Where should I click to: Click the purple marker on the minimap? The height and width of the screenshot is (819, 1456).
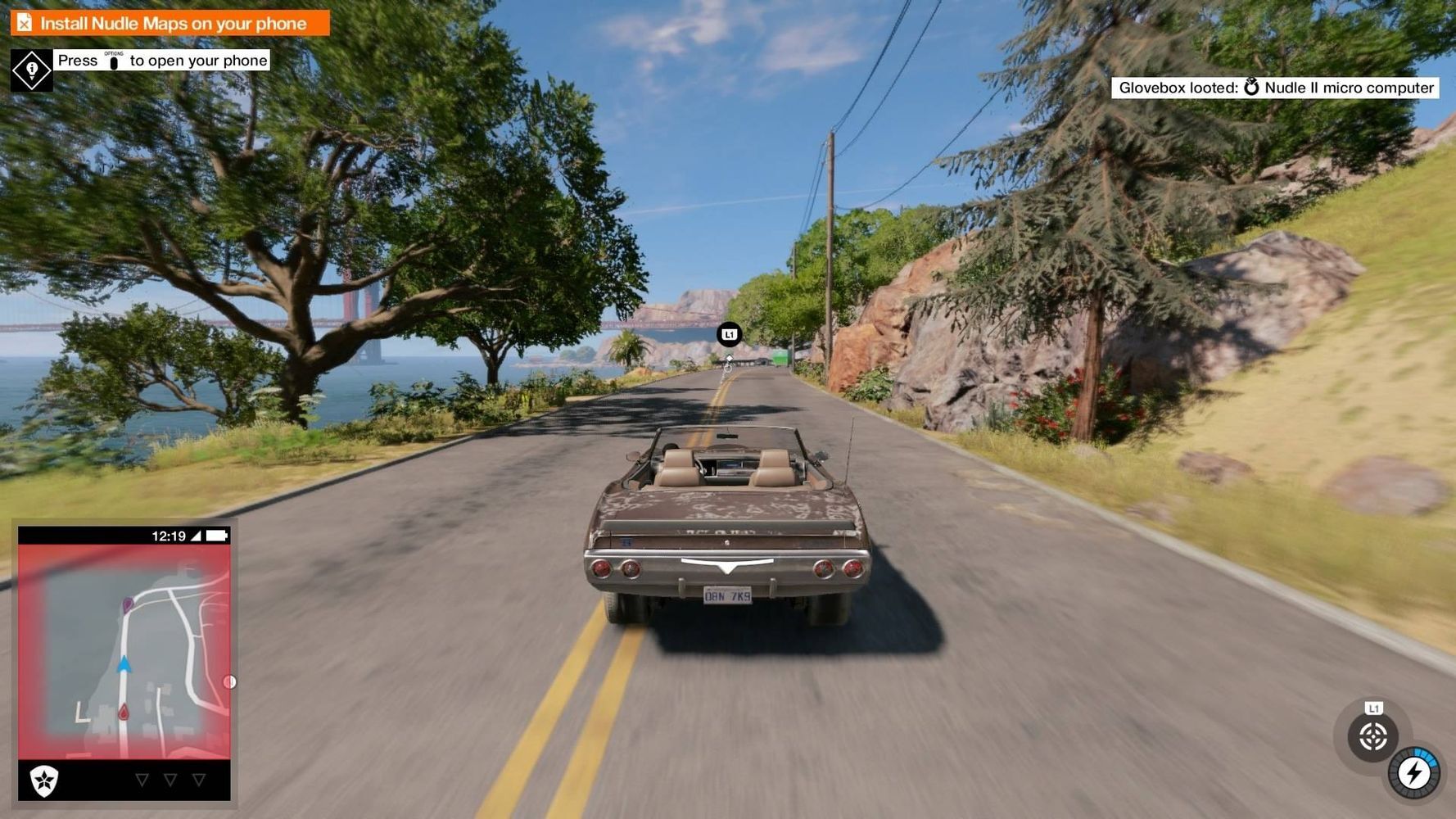[x=128, y=605]
